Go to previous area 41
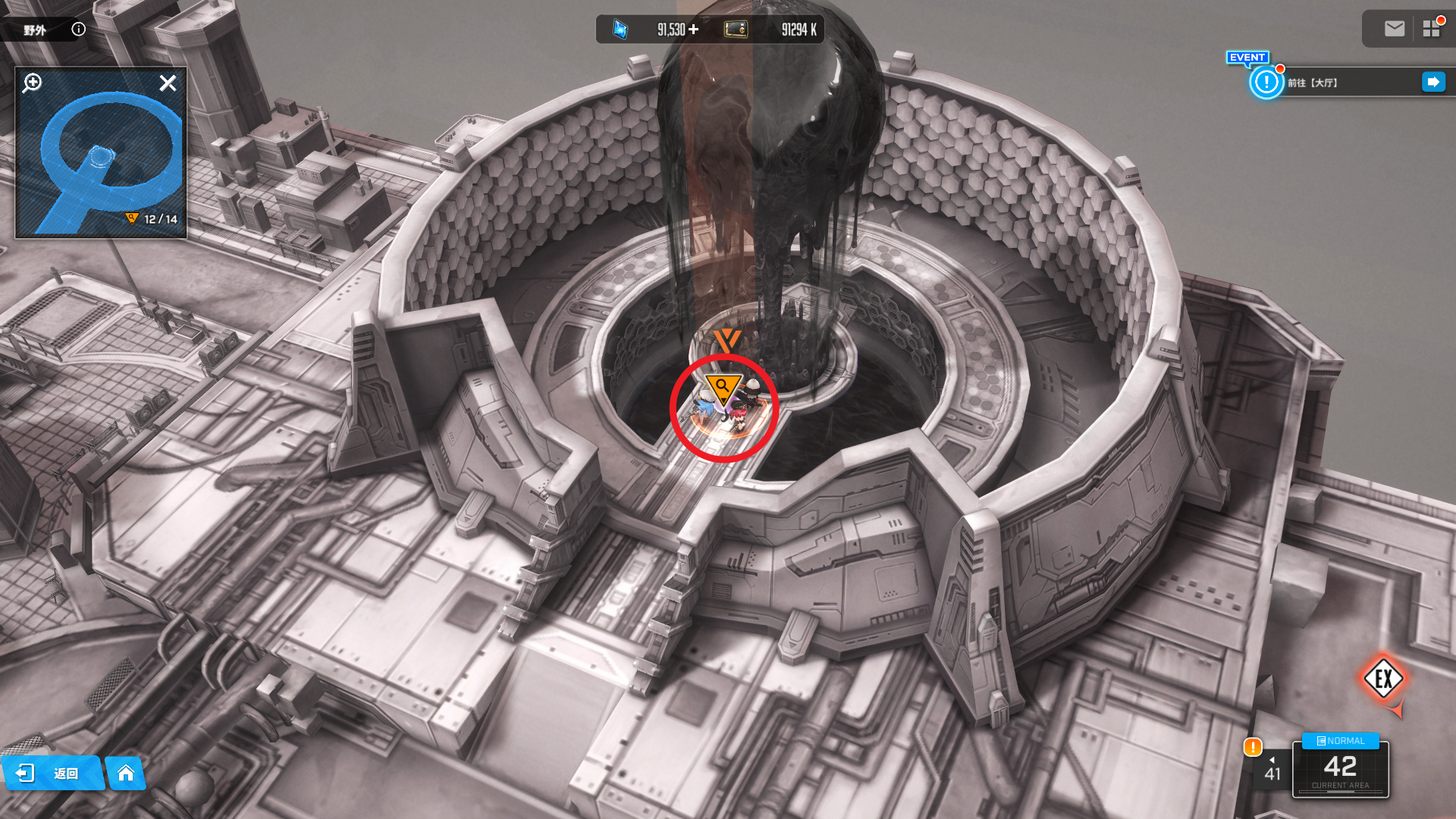Image resolution: width=1456 pixels, height=819 pixels. 1272,770
